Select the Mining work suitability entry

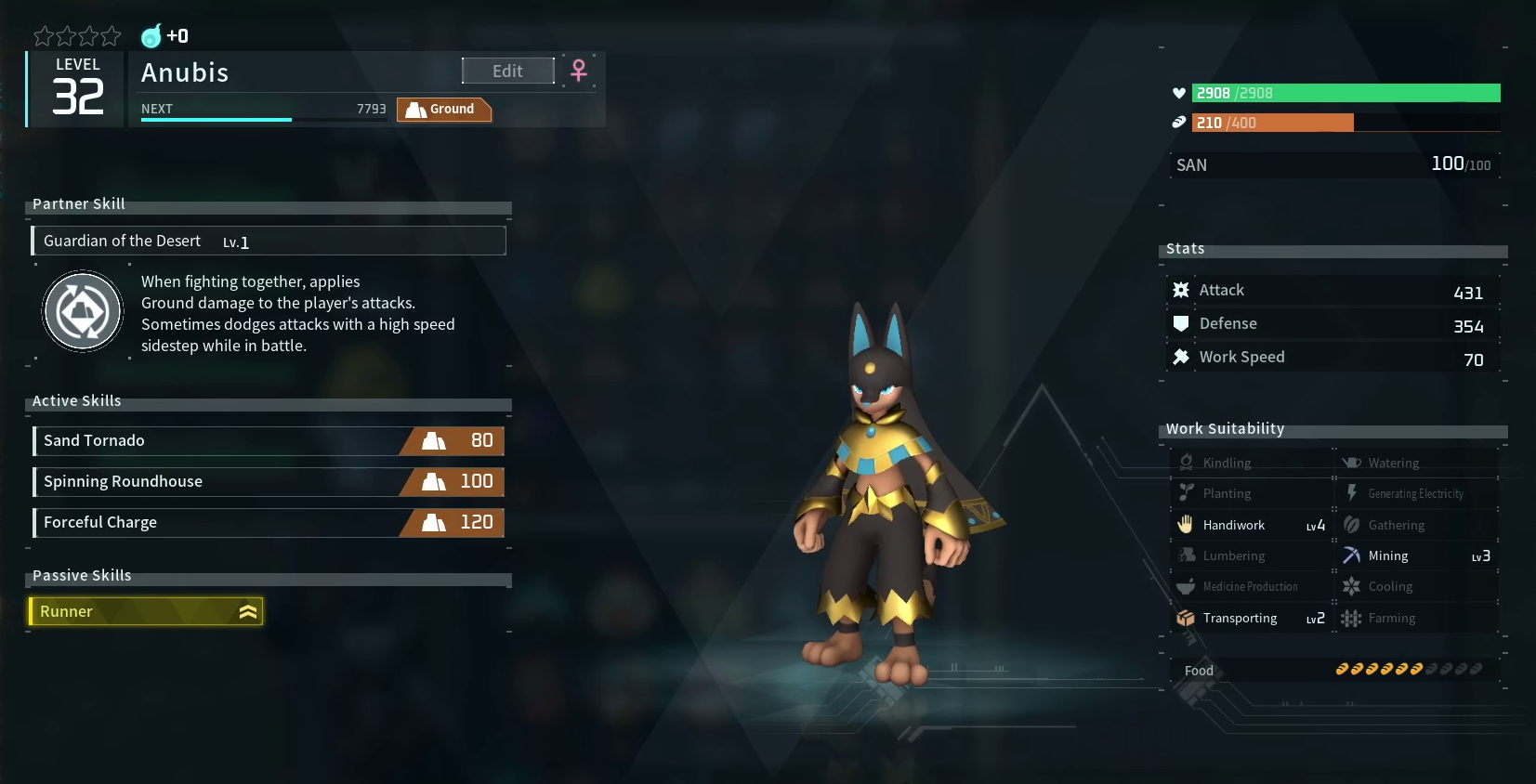[x=1417, y=556]
